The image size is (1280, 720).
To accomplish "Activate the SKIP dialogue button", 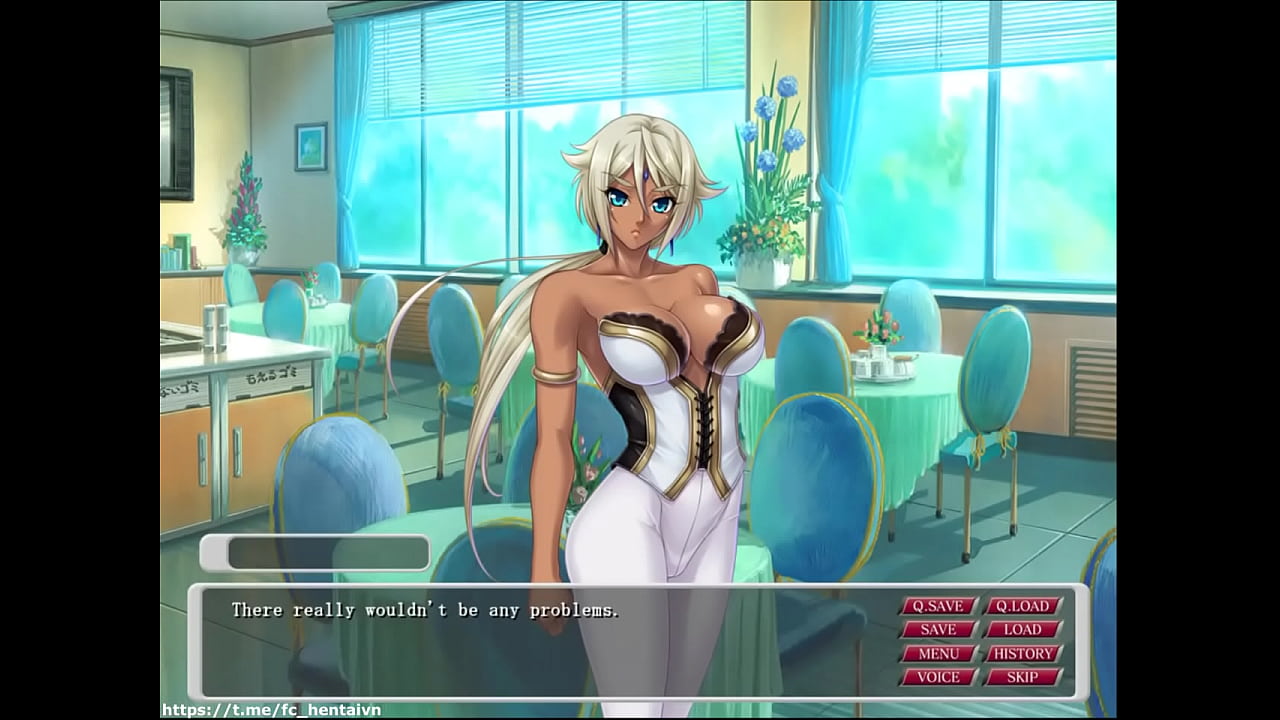I will point(1023,677).
